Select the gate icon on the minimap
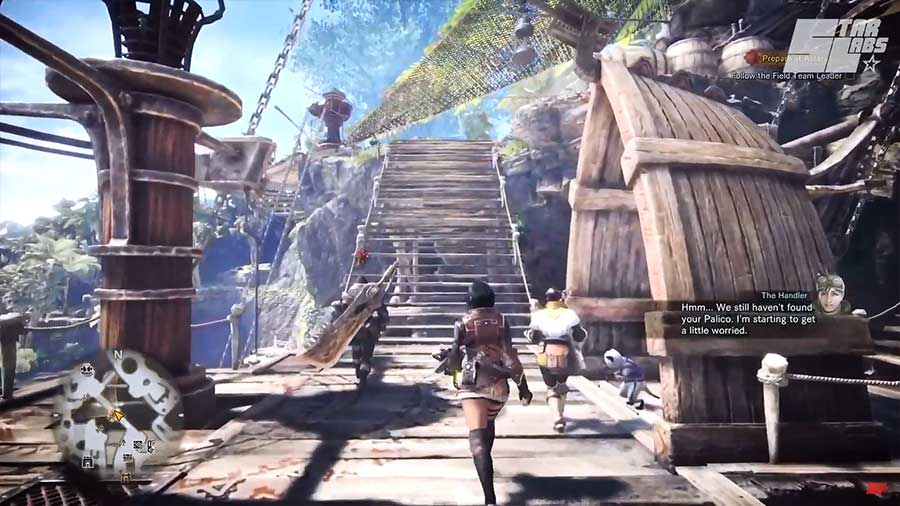Image resolution: width=900 pixels, height=506 pixels. point(88,461)
